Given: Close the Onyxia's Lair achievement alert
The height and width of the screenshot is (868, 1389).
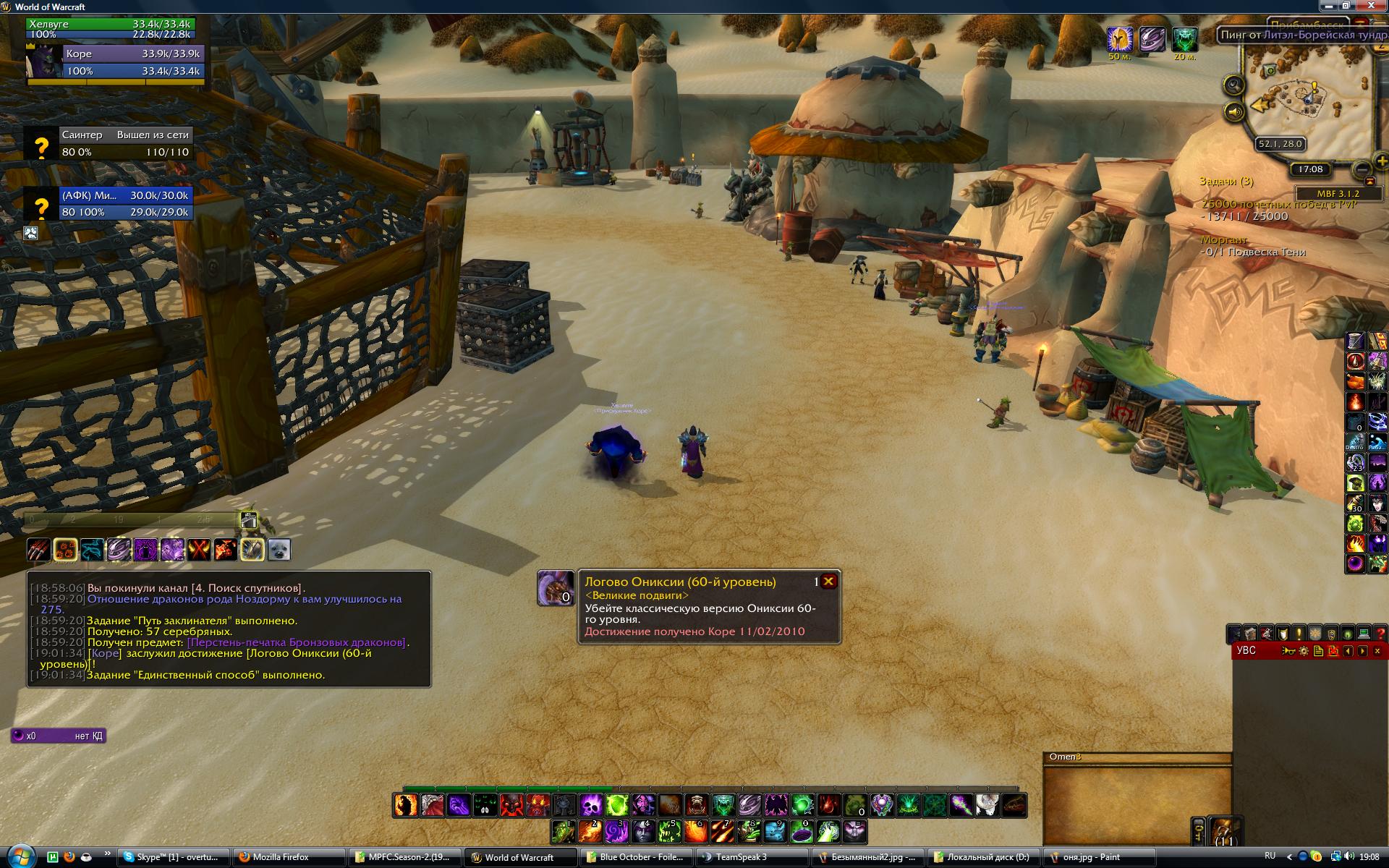Looking at the screenshot, I should point(829,582).
